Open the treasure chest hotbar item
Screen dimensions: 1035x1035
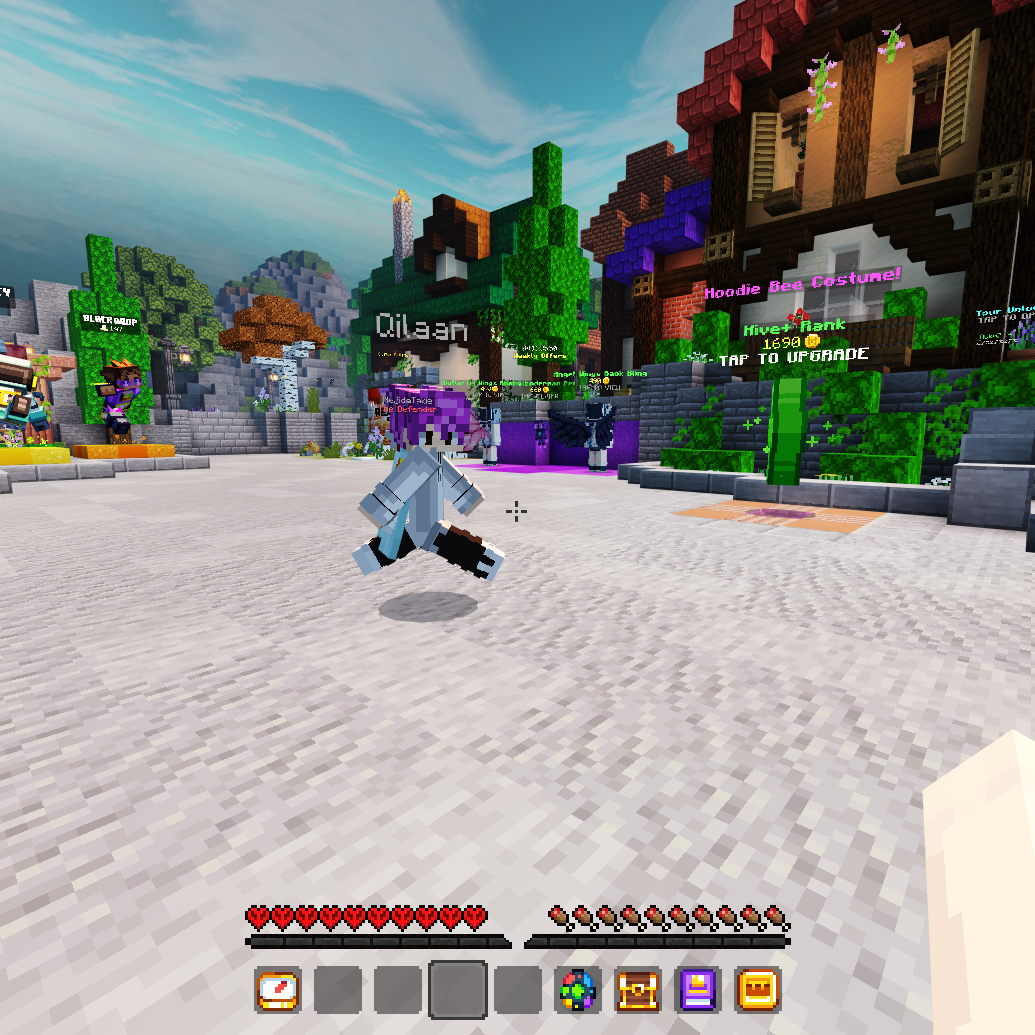tap(638, 990)
